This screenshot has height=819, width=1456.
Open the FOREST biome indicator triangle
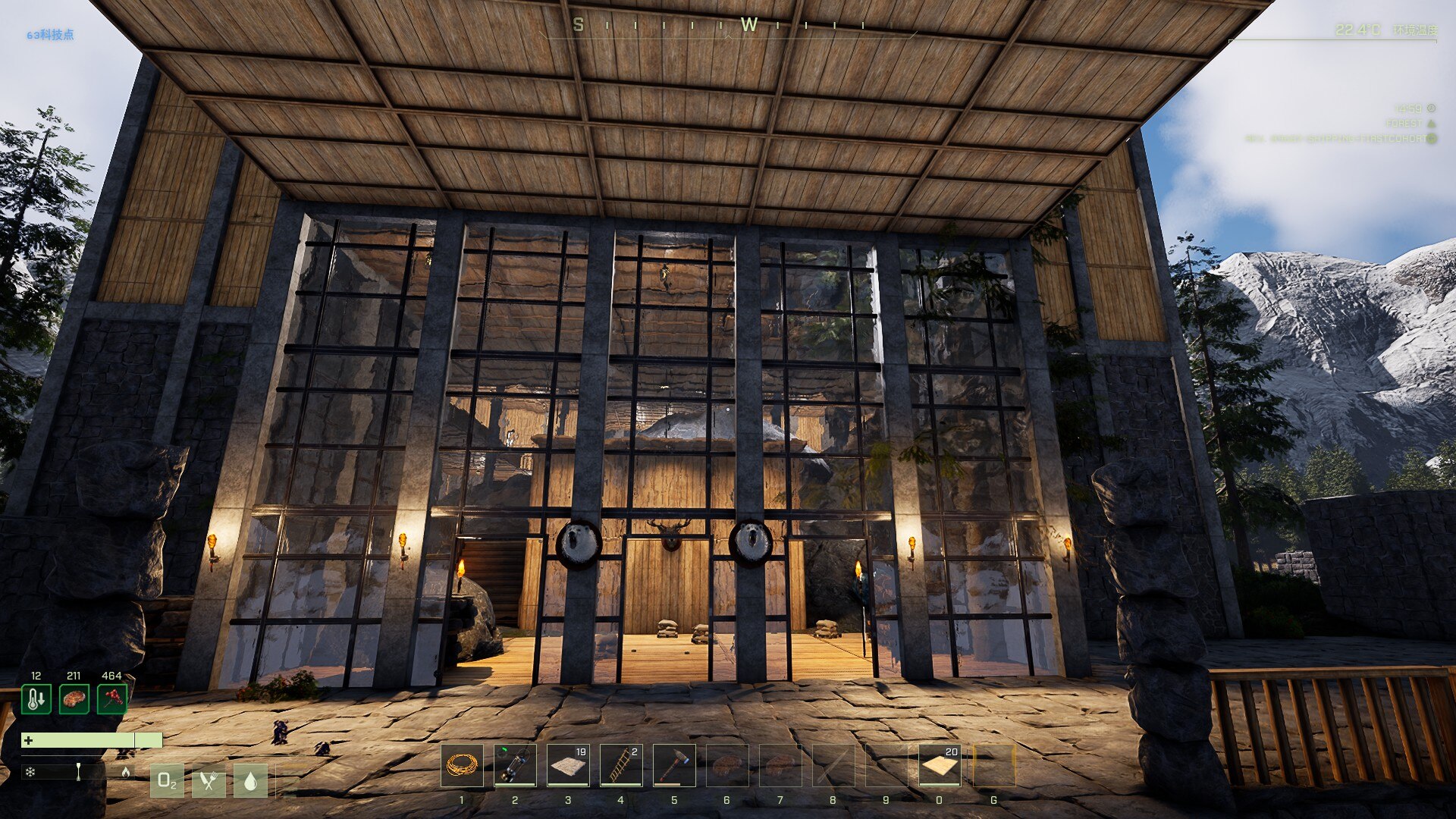point(1431,124)
